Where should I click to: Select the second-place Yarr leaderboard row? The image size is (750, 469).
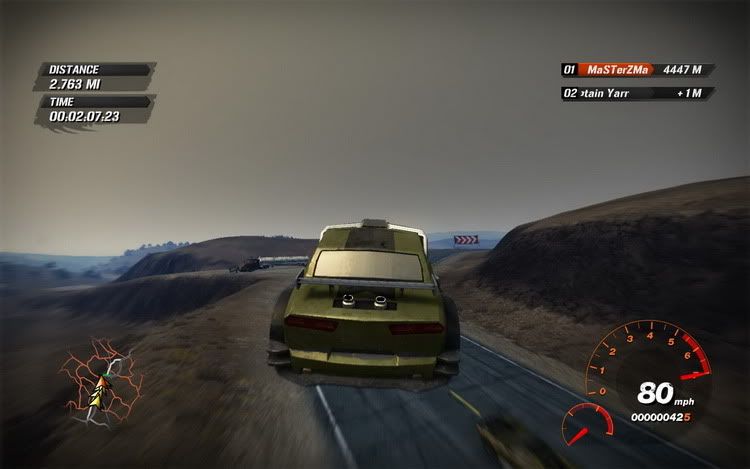636,93
